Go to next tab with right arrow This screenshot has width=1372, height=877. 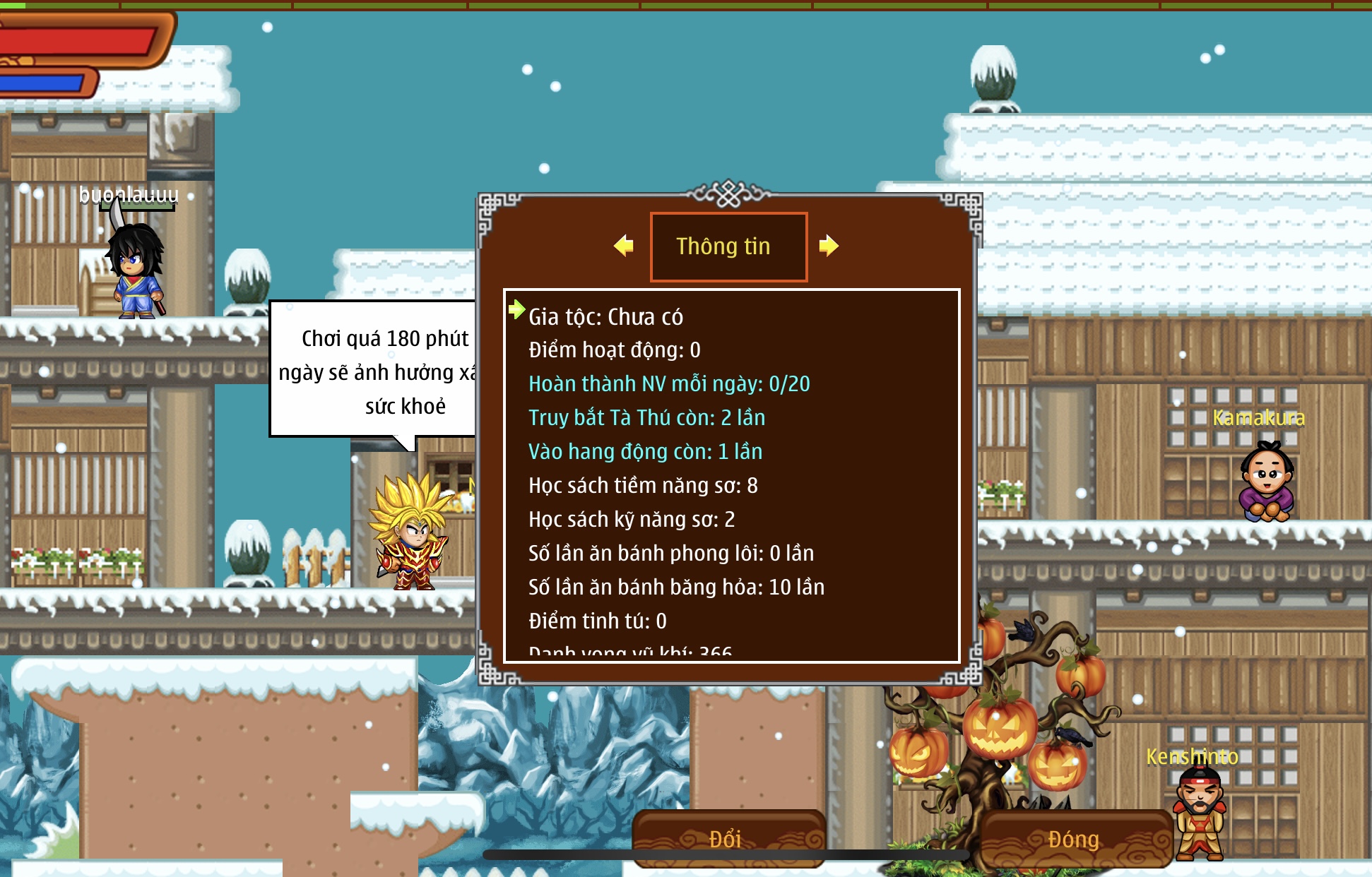tap(829, 246)
